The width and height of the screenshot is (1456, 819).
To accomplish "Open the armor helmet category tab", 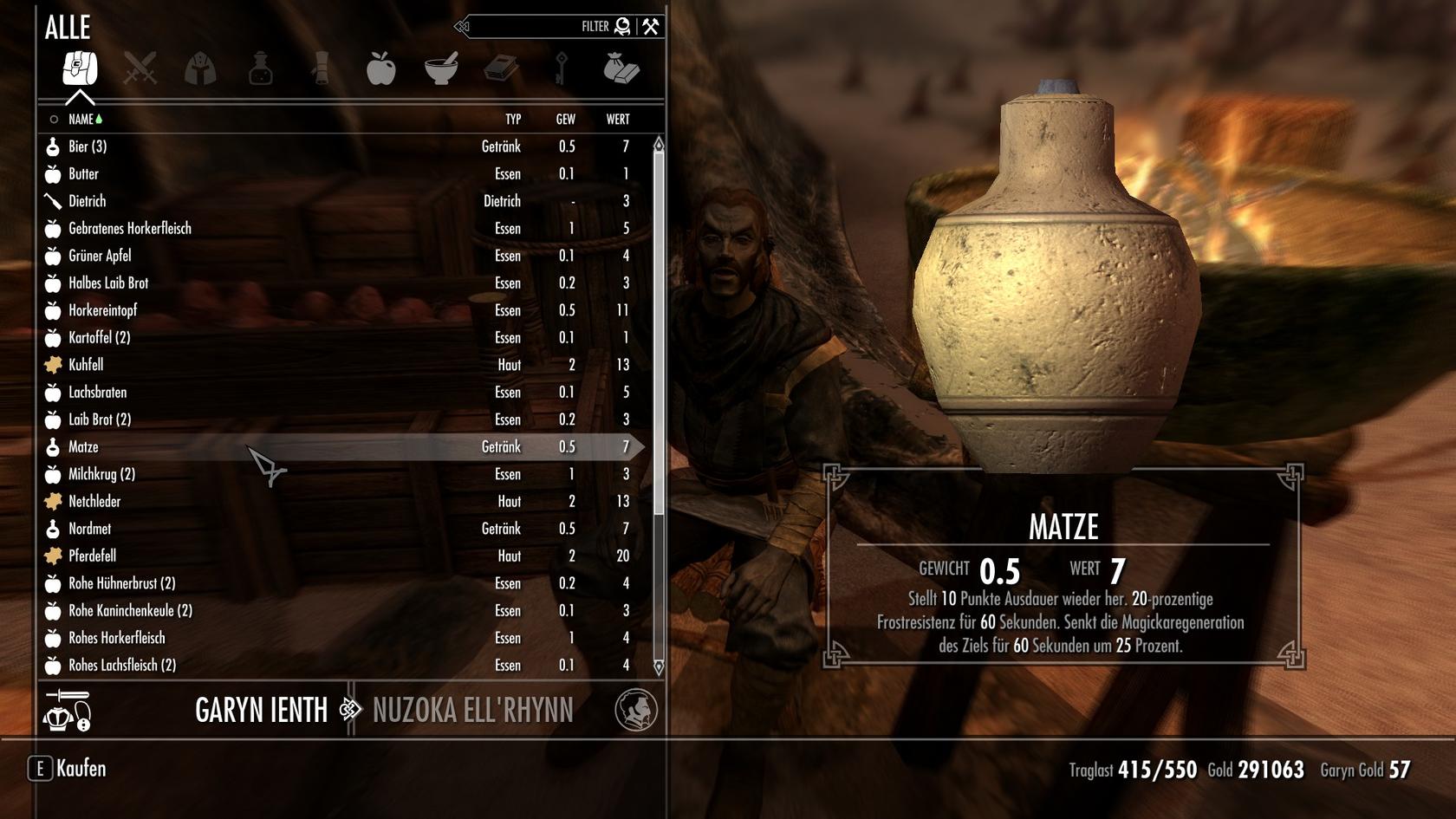I will pyautogui.click(x=200, y=68).
